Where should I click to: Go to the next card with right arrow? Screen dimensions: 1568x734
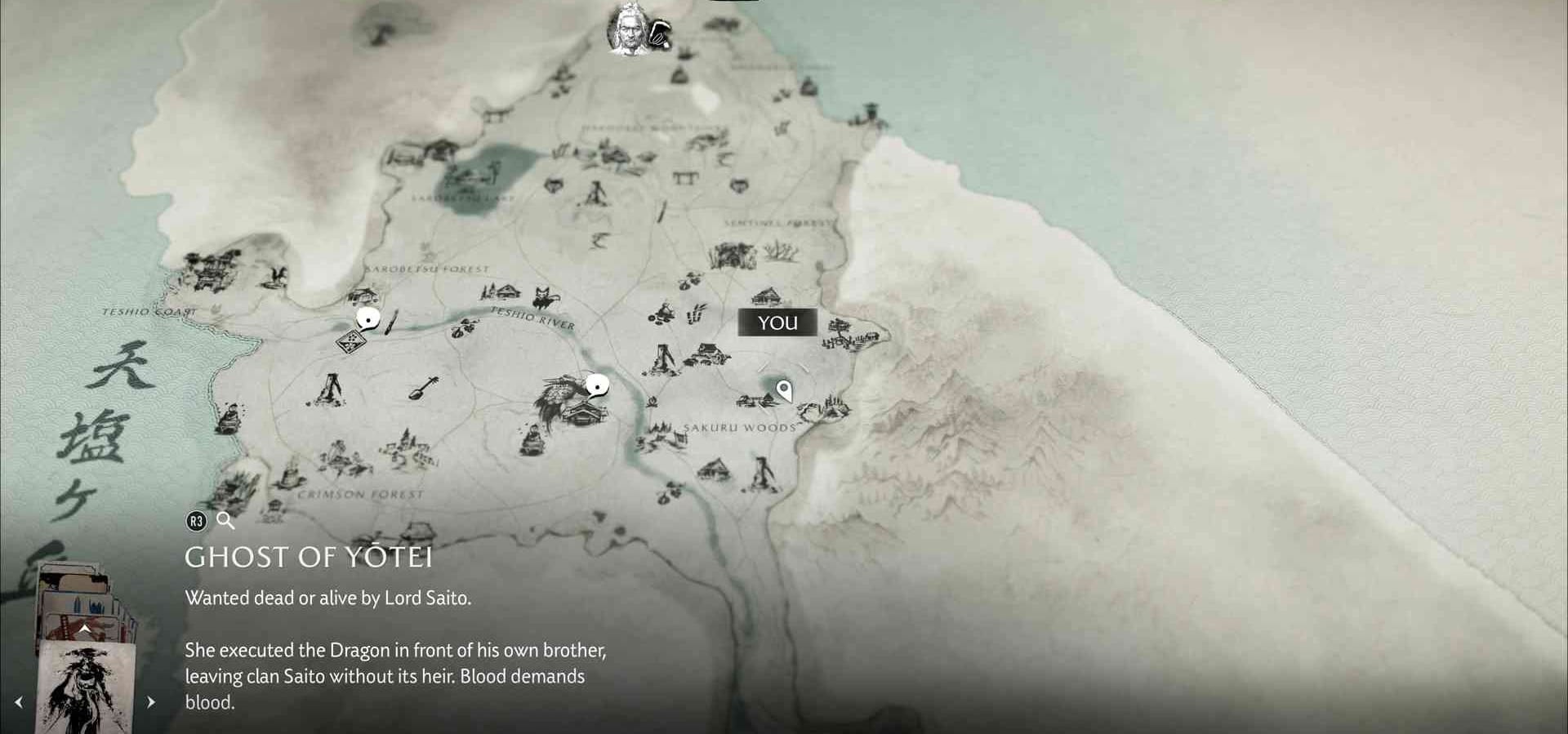click(x=150, y=702)
